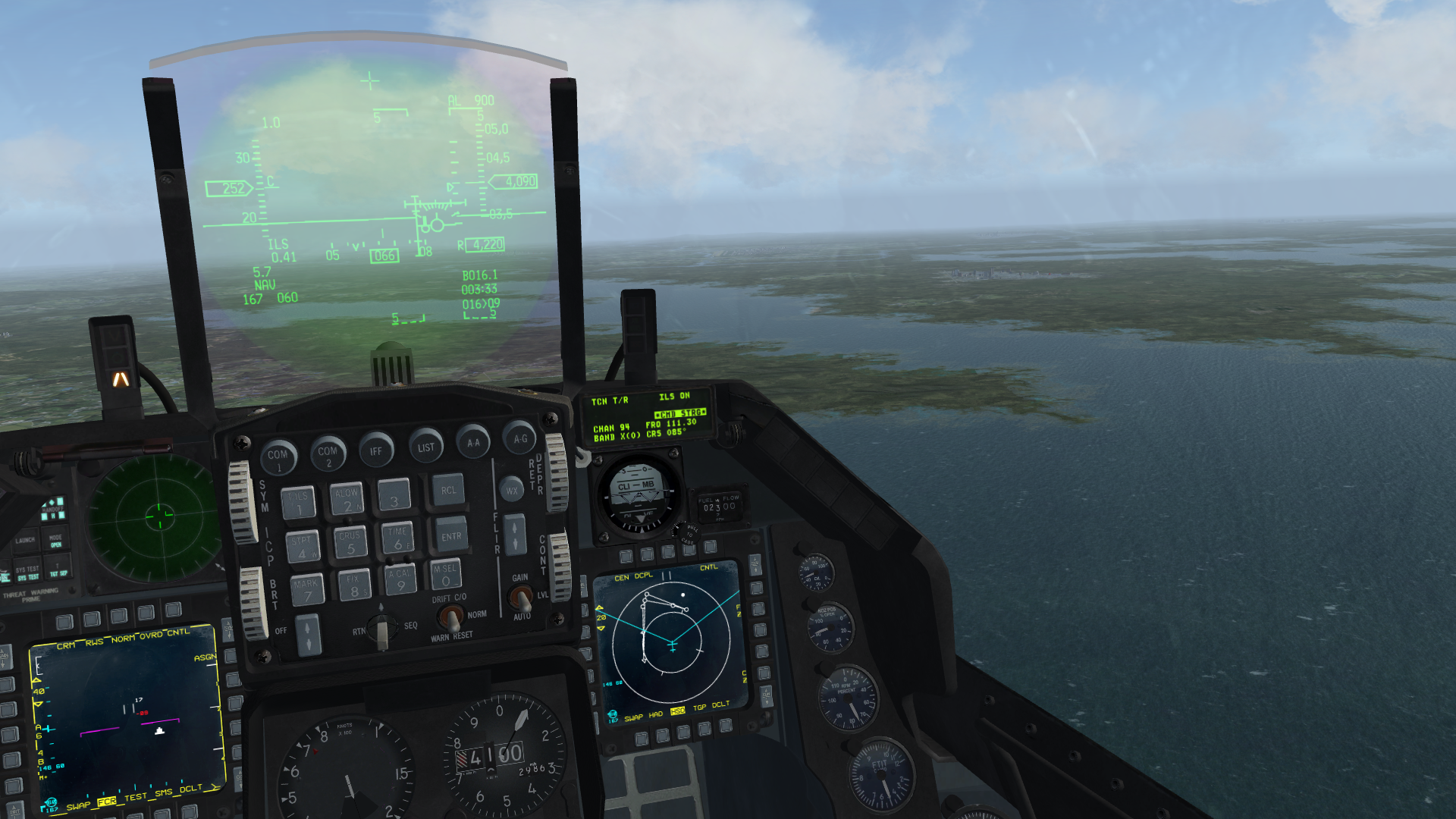The width and height of the screenshot is (1456, 819).
Task: Confirm entry with the ENTR button
Action: coord(451,535)
